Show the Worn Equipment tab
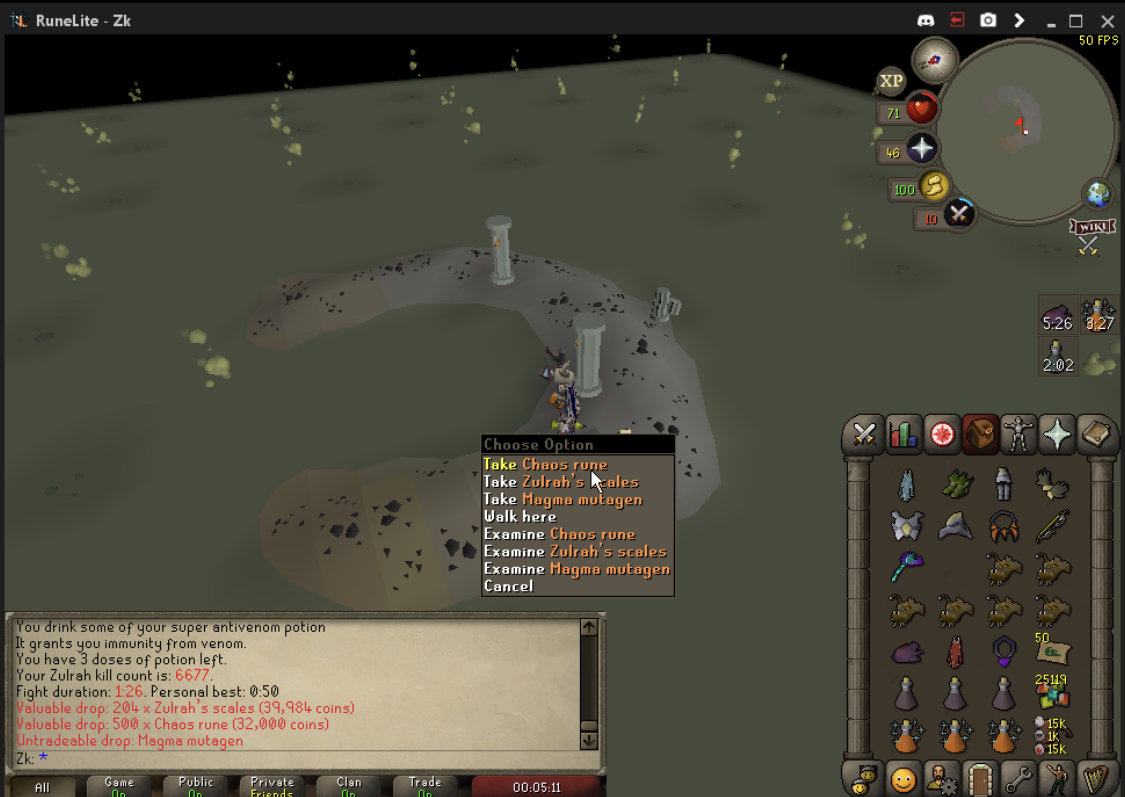 coord(1018,434)
